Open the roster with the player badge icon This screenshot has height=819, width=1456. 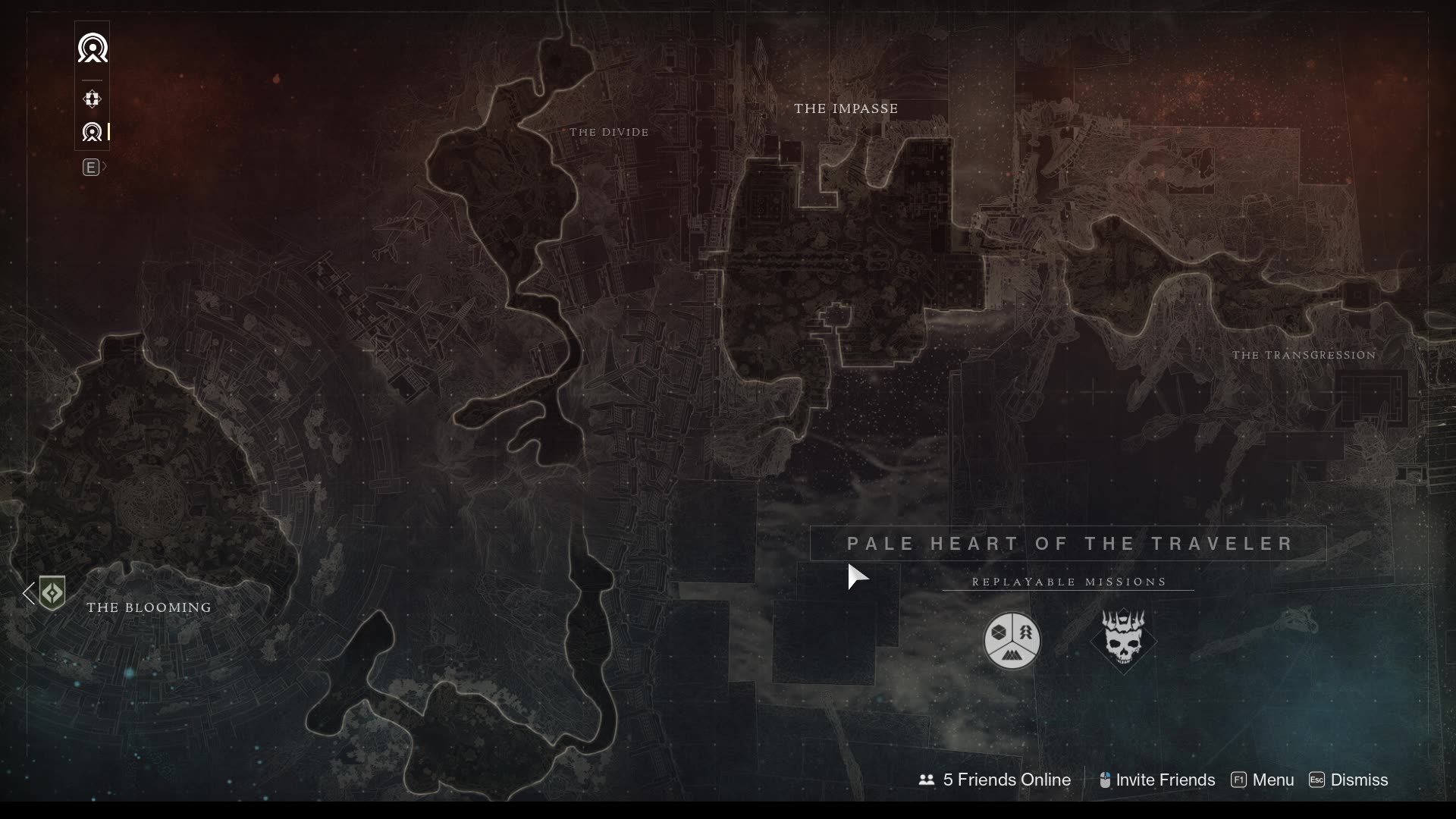(93, 48)
